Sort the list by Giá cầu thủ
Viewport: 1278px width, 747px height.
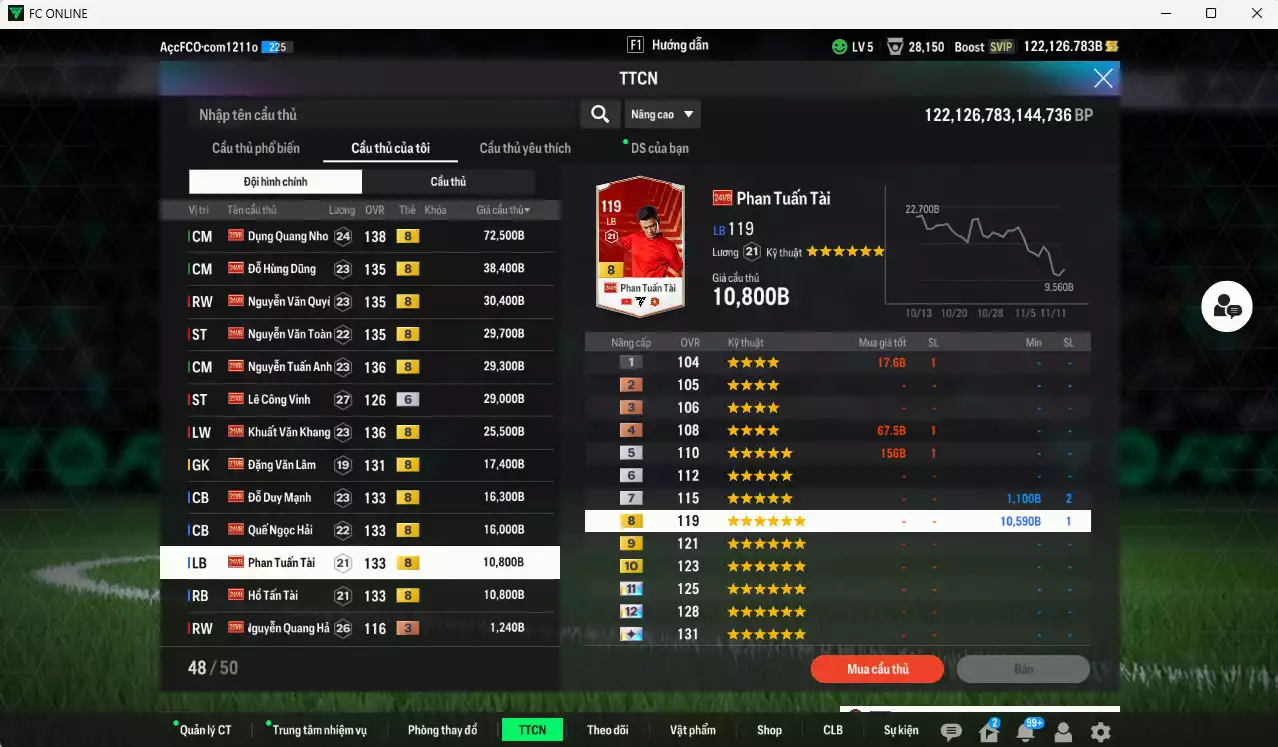503,210
